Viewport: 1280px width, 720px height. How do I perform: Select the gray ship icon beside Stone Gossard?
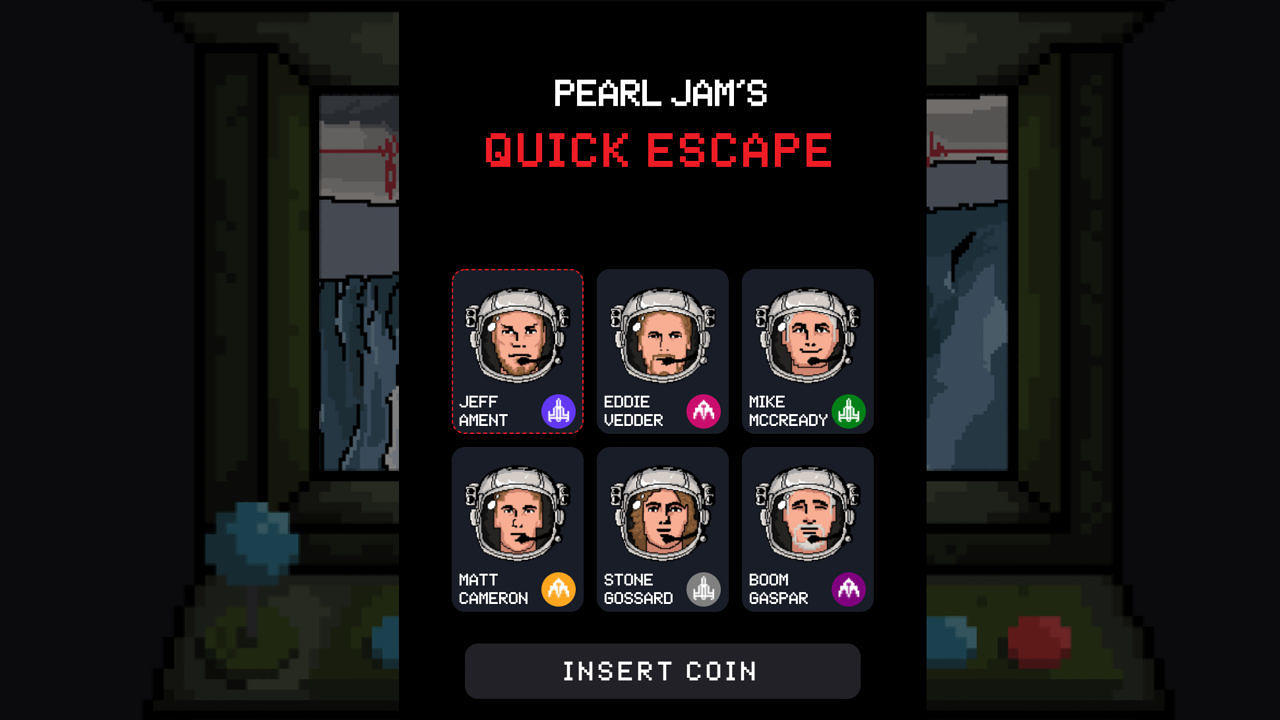pyautogui.click(x=703, y=588)
